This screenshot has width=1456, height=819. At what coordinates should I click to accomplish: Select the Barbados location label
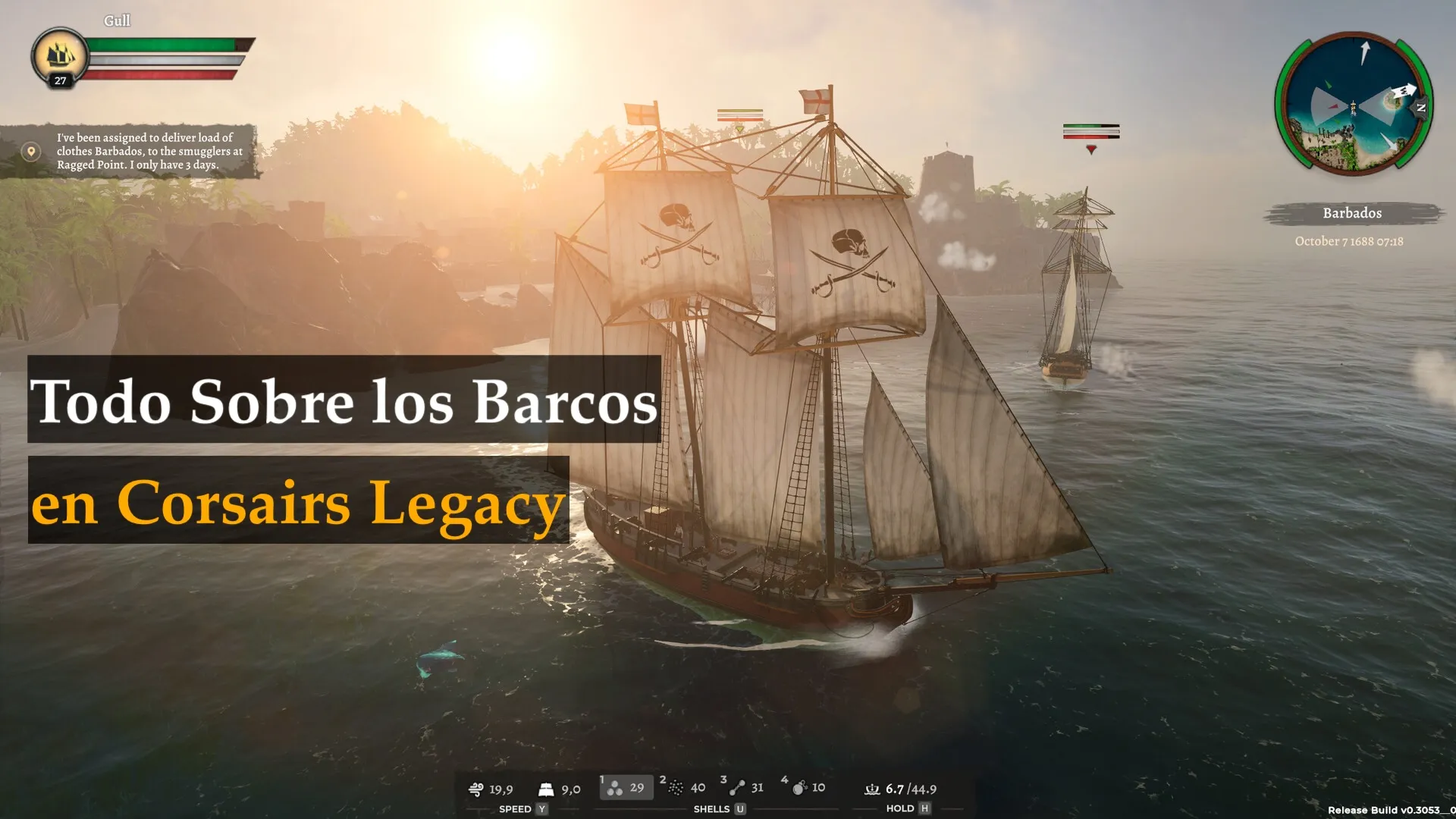[1352, 213]
